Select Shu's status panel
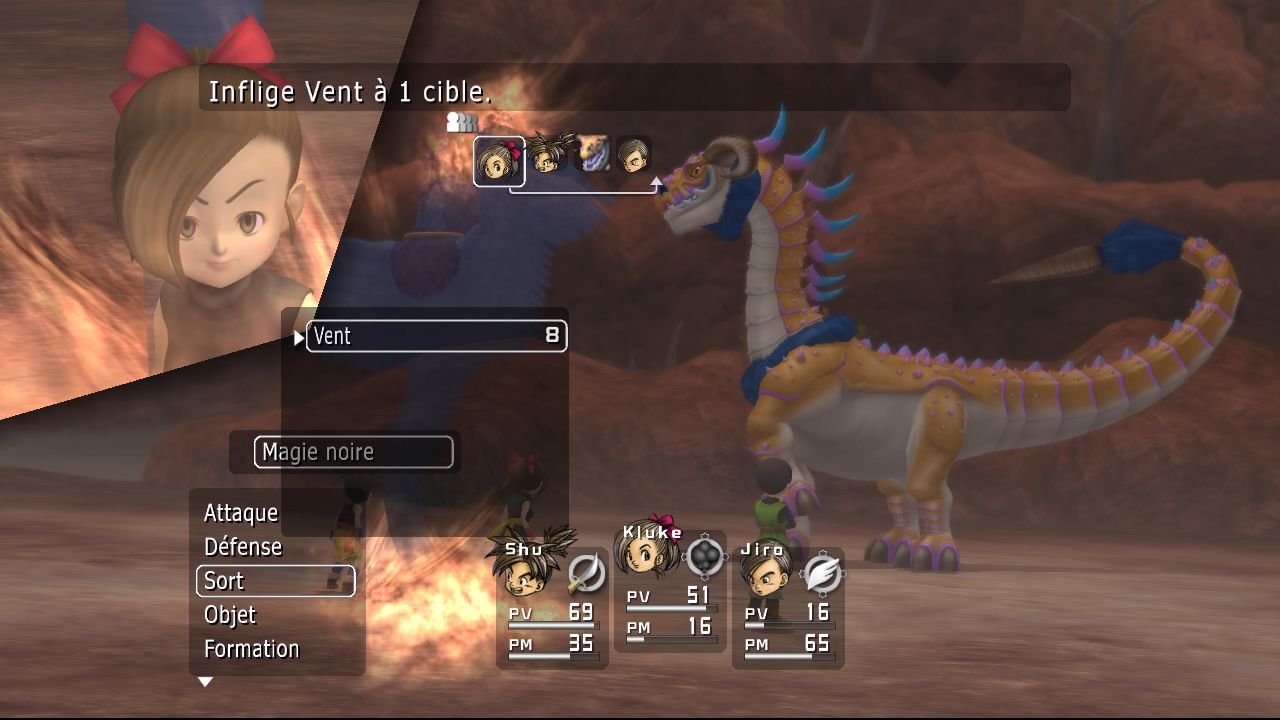This screenshot has height=720, width=1280. [x=552, y=607]
